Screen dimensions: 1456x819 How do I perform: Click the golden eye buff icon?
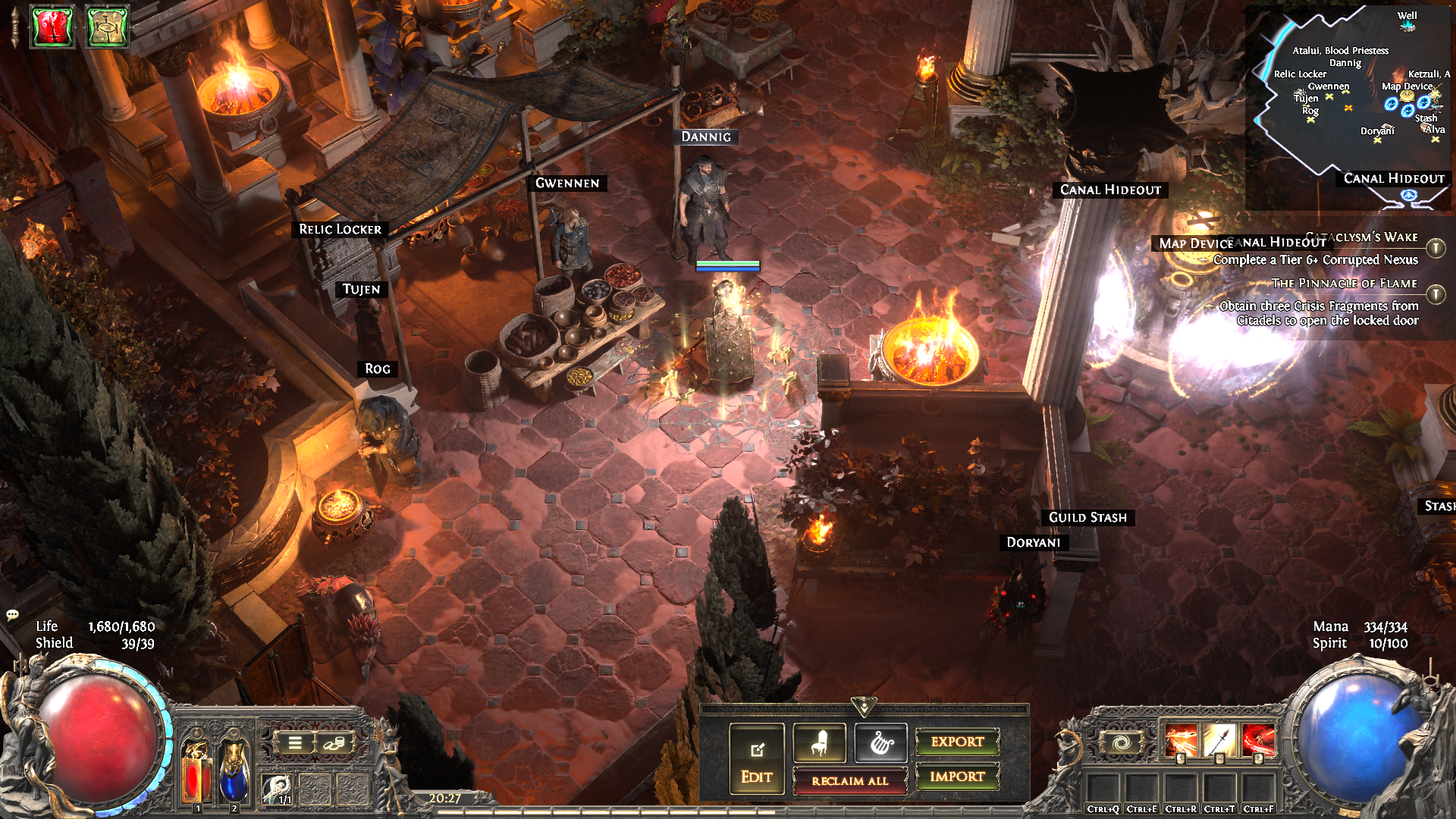(x=107, y=27)
